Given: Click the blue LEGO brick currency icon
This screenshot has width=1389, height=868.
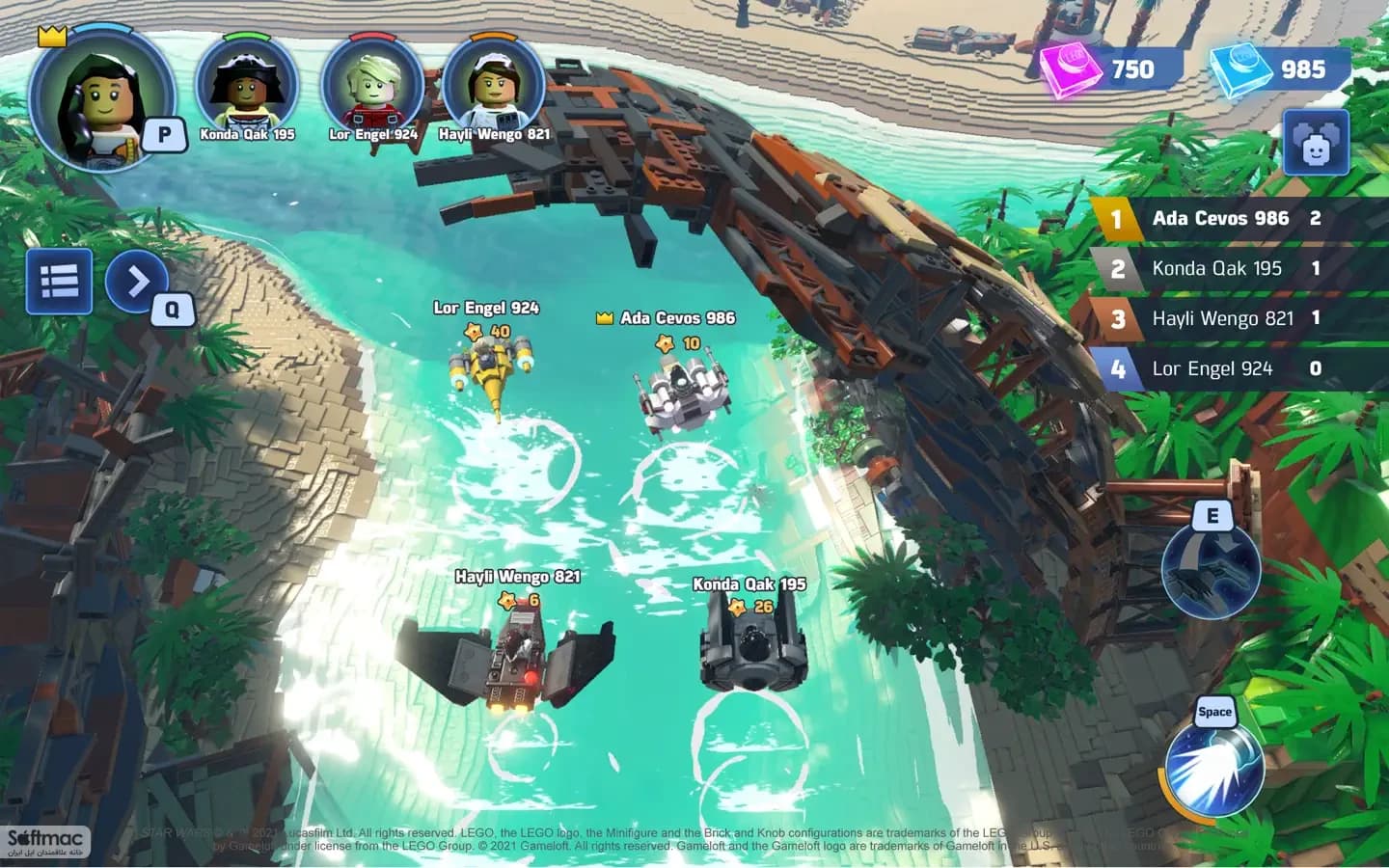Looking at the screenshot, I should coord(1242,69).
